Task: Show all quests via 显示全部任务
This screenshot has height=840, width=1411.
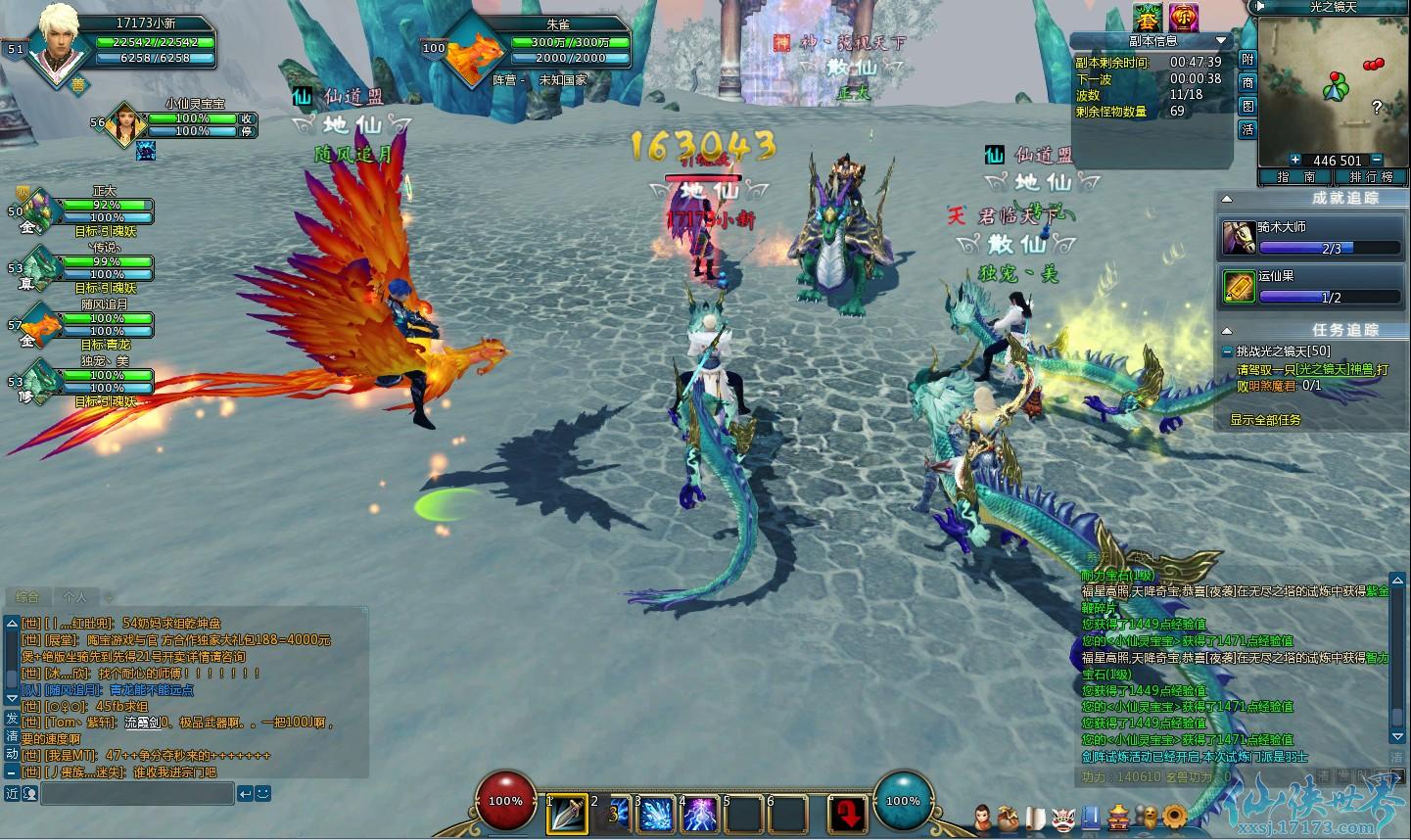Action: pyautogui.click(x=1265, y=420)
